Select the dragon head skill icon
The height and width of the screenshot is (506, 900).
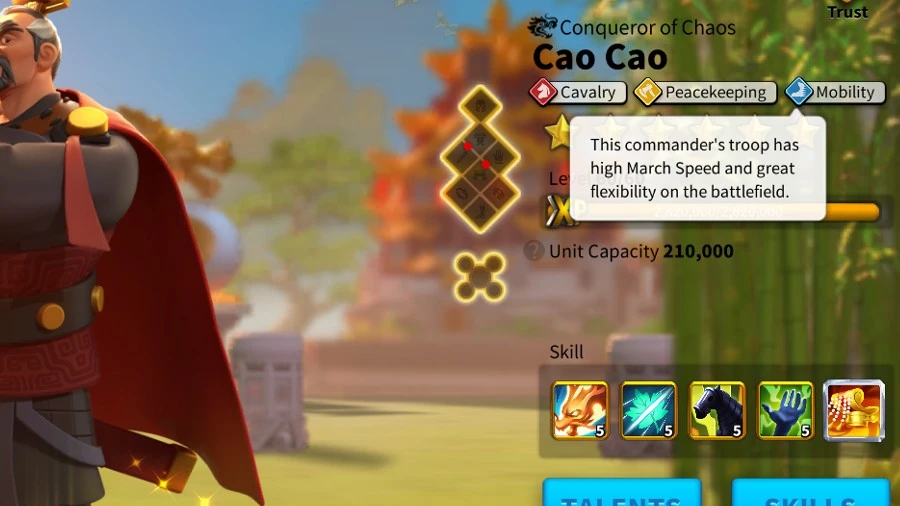click(x=580, y=410)
